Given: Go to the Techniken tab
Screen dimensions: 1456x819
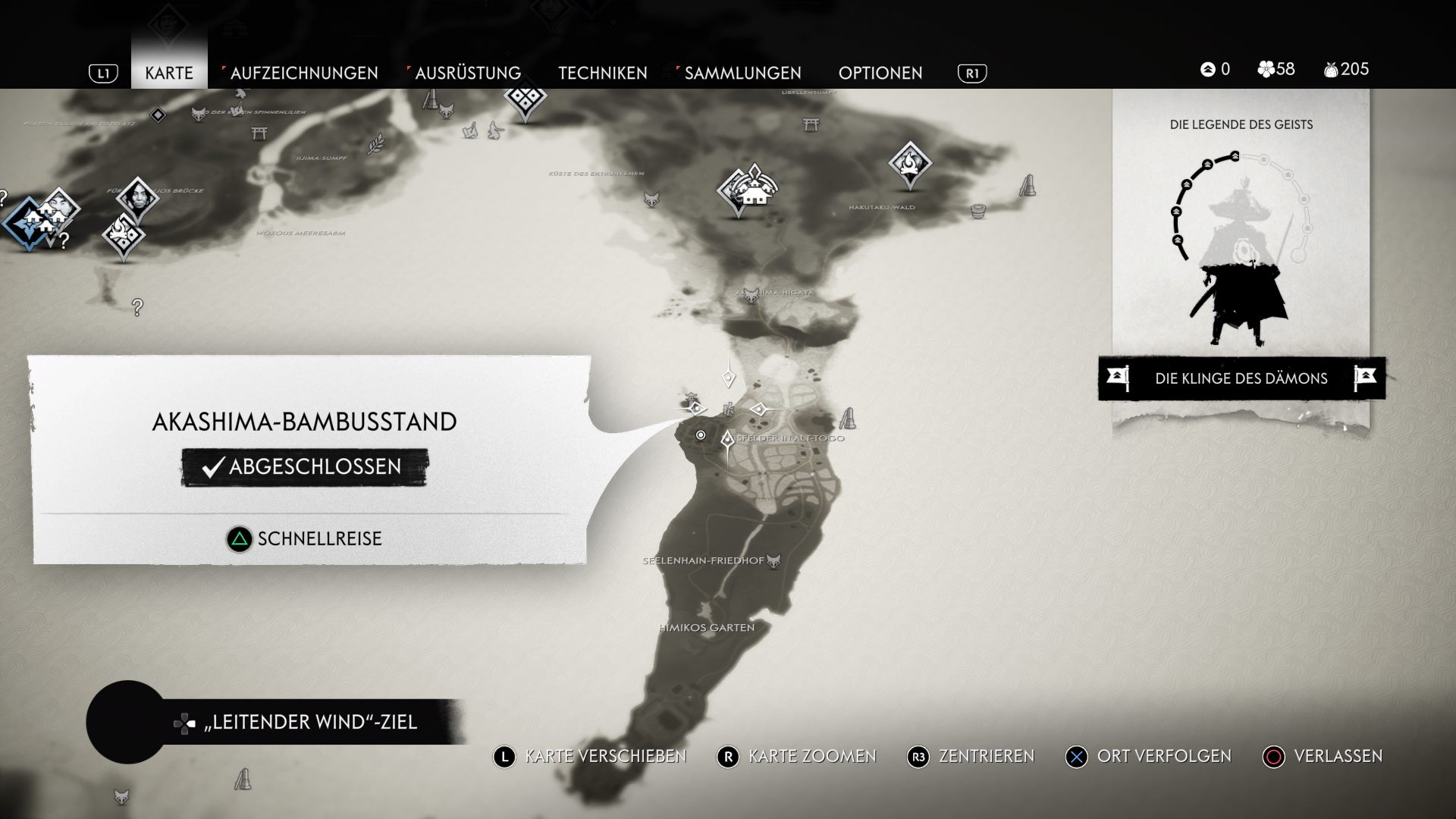Looking at the screenshot, I should pyautogui.click(x=603, y=73).
